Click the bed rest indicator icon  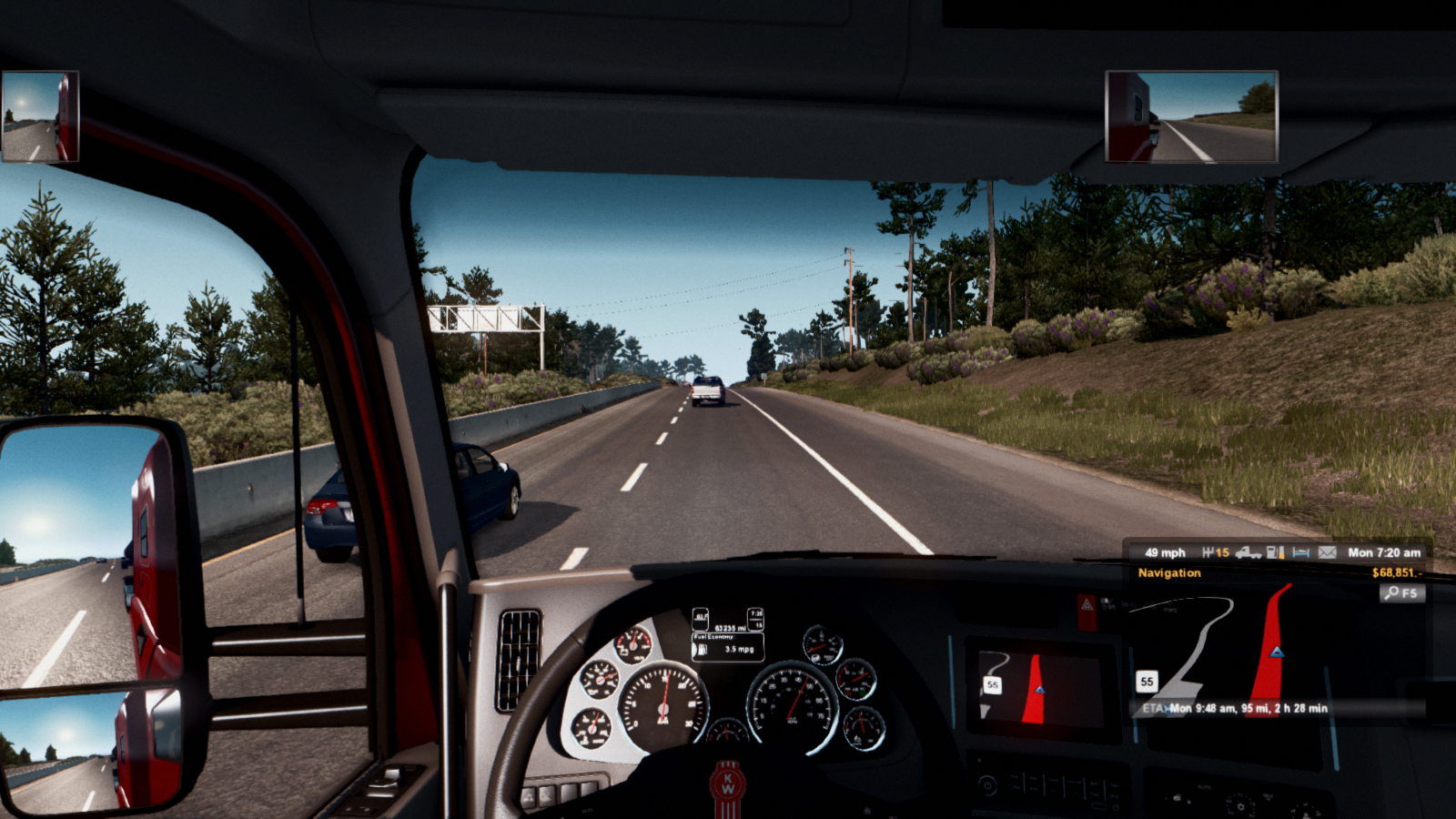tap(1301, 552)
